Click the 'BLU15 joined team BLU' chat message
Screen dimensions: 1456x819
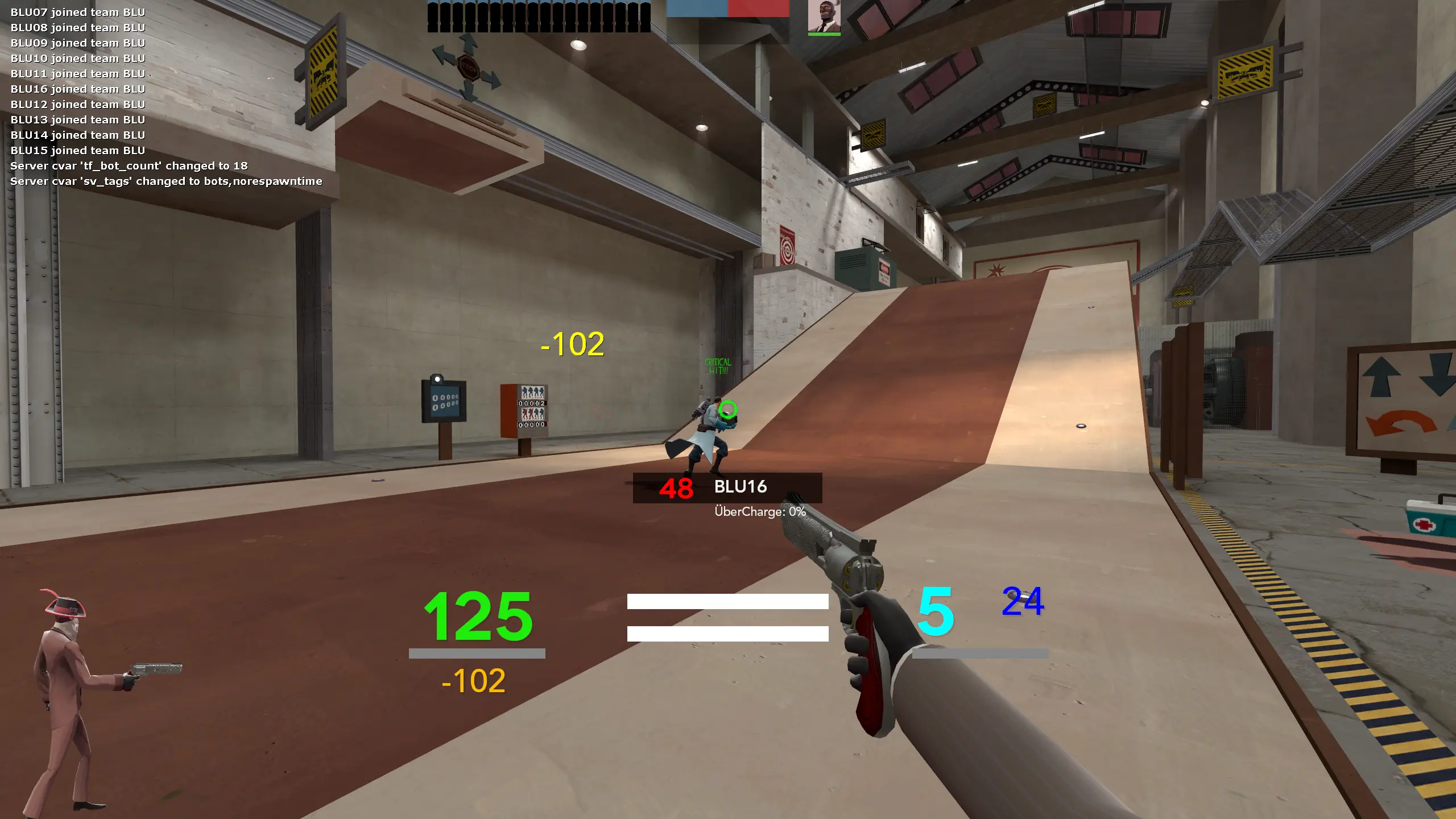pyautogui.click(x=77, y=150)
